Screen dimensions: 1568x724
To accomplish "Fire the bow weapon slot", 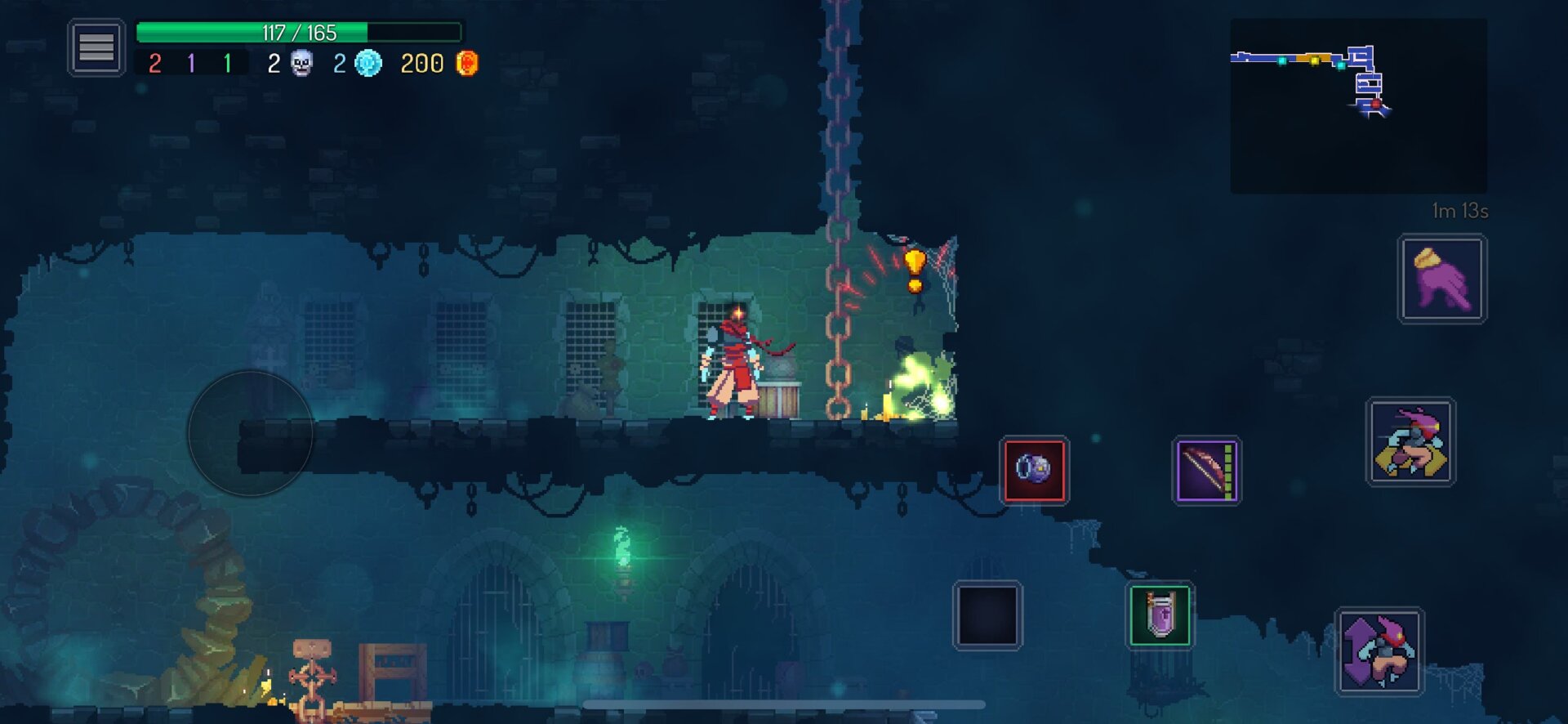I will [x=1206, y=470].
